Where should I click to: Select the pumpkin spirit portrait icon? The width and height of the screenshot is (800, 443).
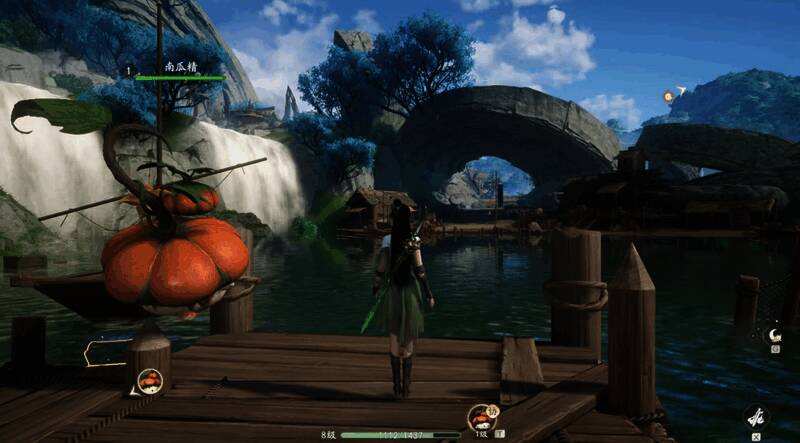(149, 380)
